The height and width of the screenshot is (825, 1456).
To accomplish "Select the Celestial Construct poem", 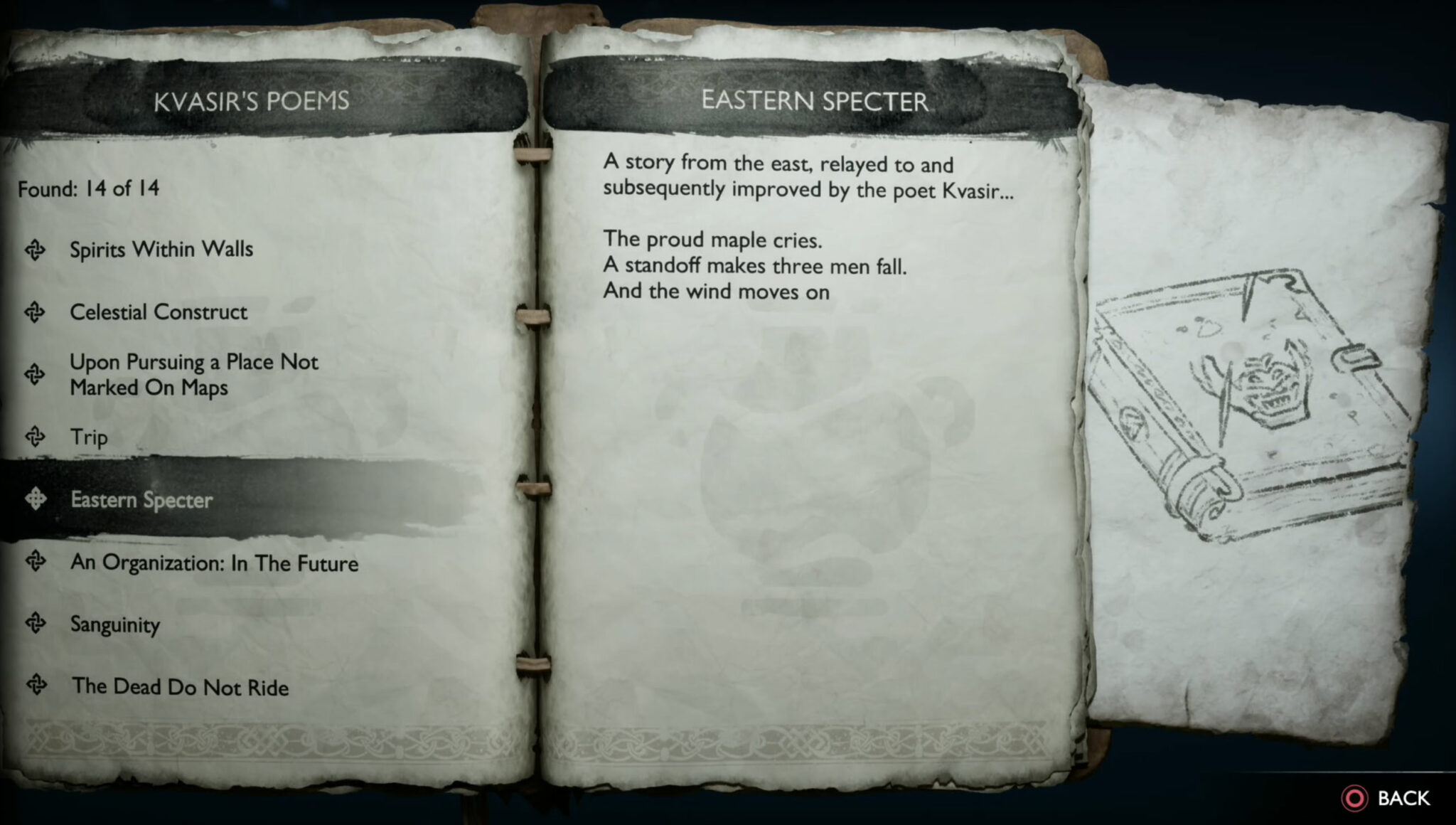I will coord(157,313).
